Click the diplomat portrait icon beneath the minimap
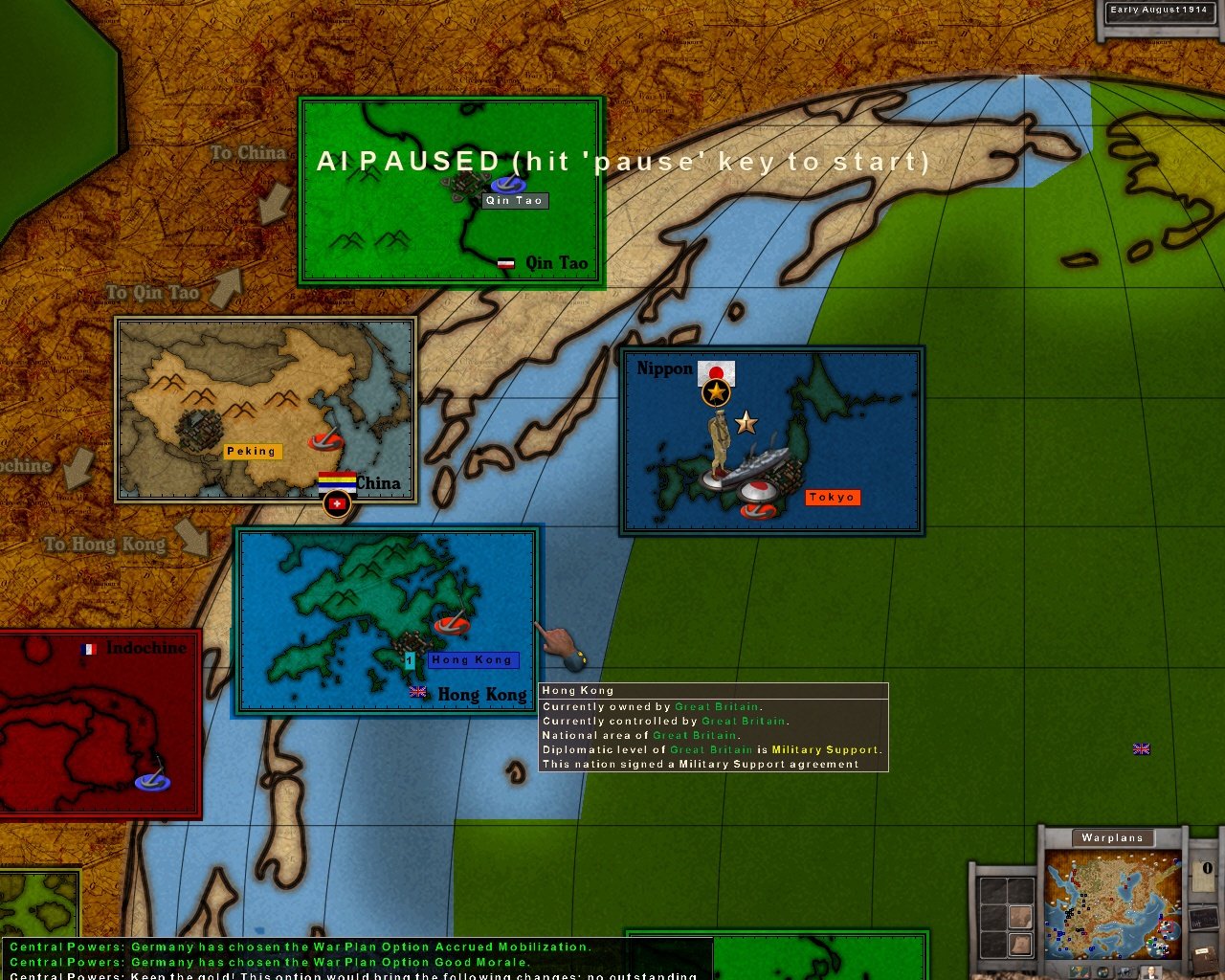The width and height of the screenshot is (1225, 980). (1151, 972)
